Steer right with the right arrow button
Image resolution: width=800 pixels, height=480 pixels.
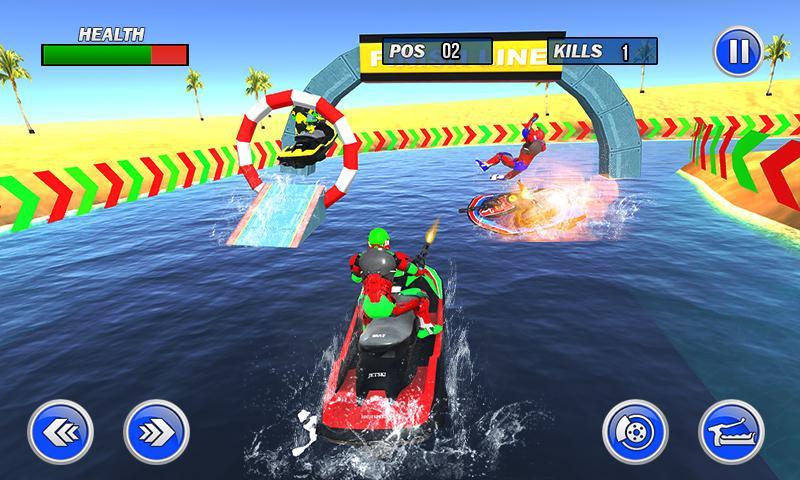point(155,433)
